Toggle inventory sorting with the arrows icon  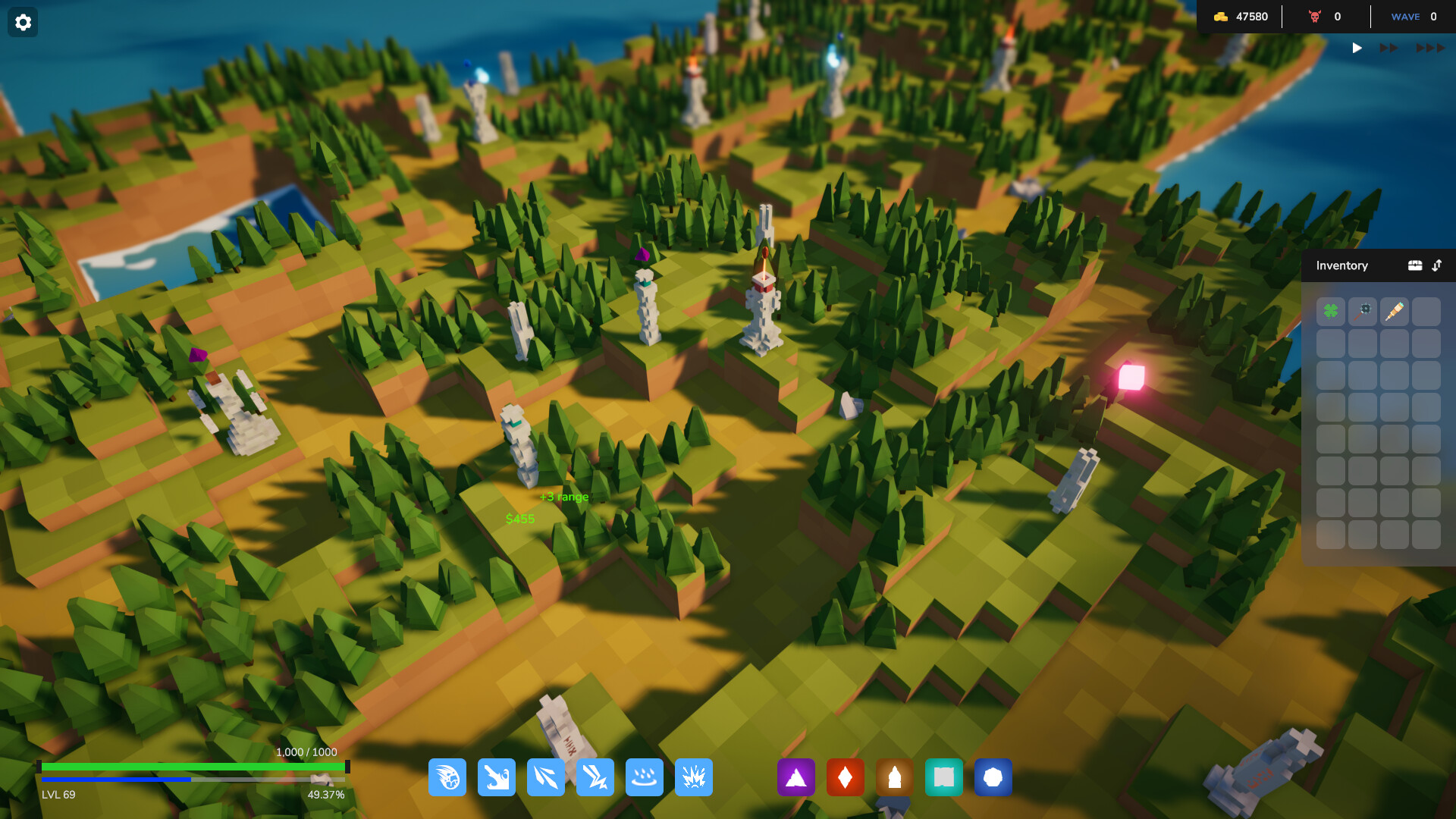click(1437, 265)
